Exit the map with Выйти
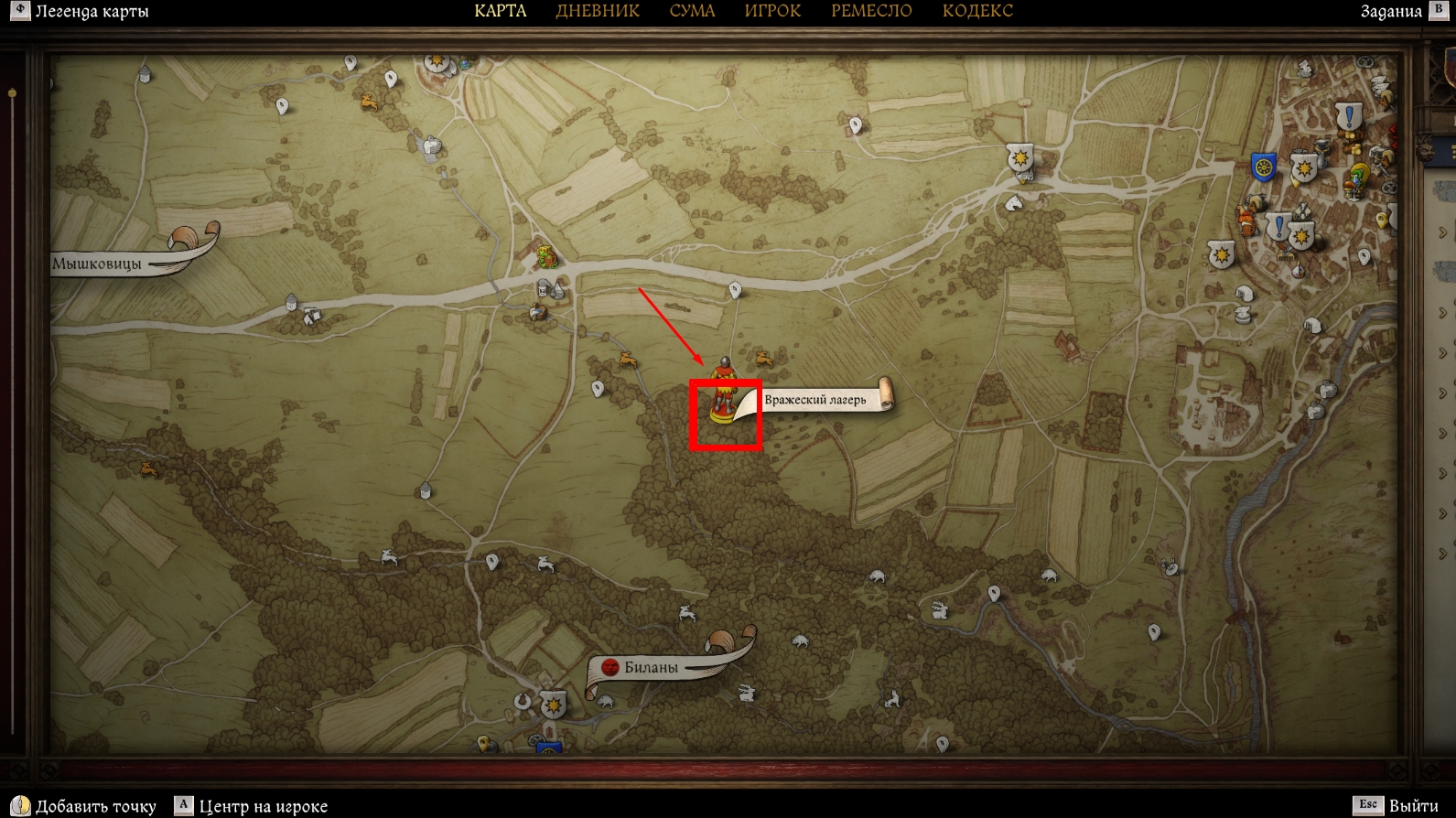 tap(1412, 805)
